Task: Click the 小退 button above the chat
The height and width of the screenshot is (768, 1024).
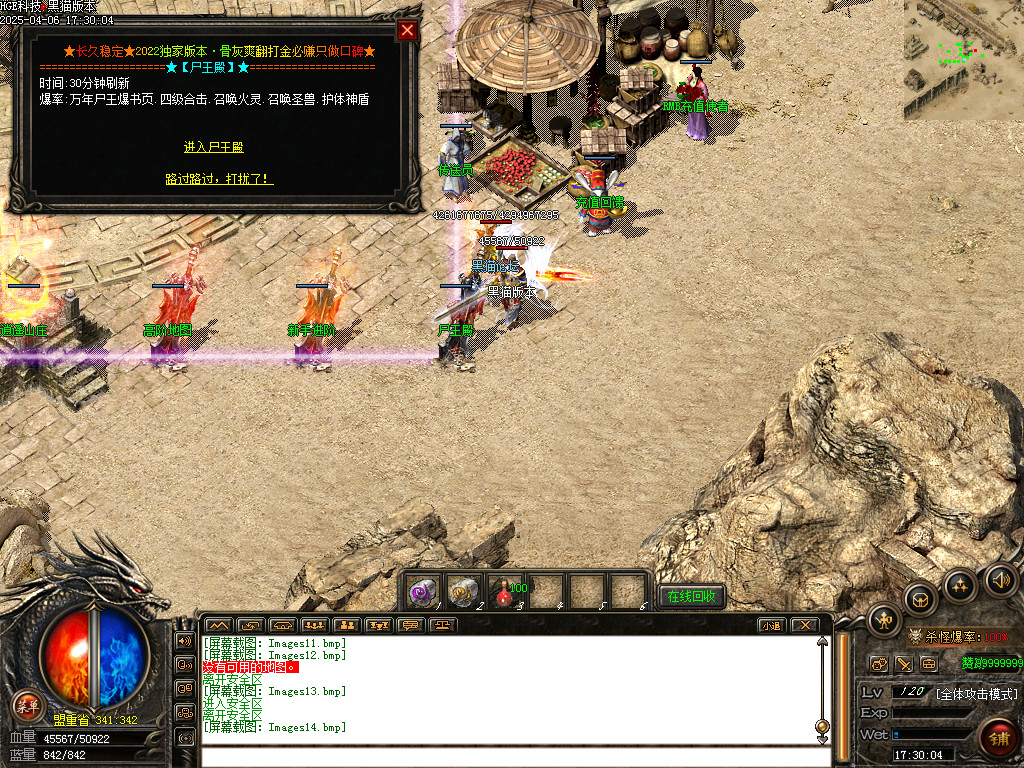Action: coord(770,626)
